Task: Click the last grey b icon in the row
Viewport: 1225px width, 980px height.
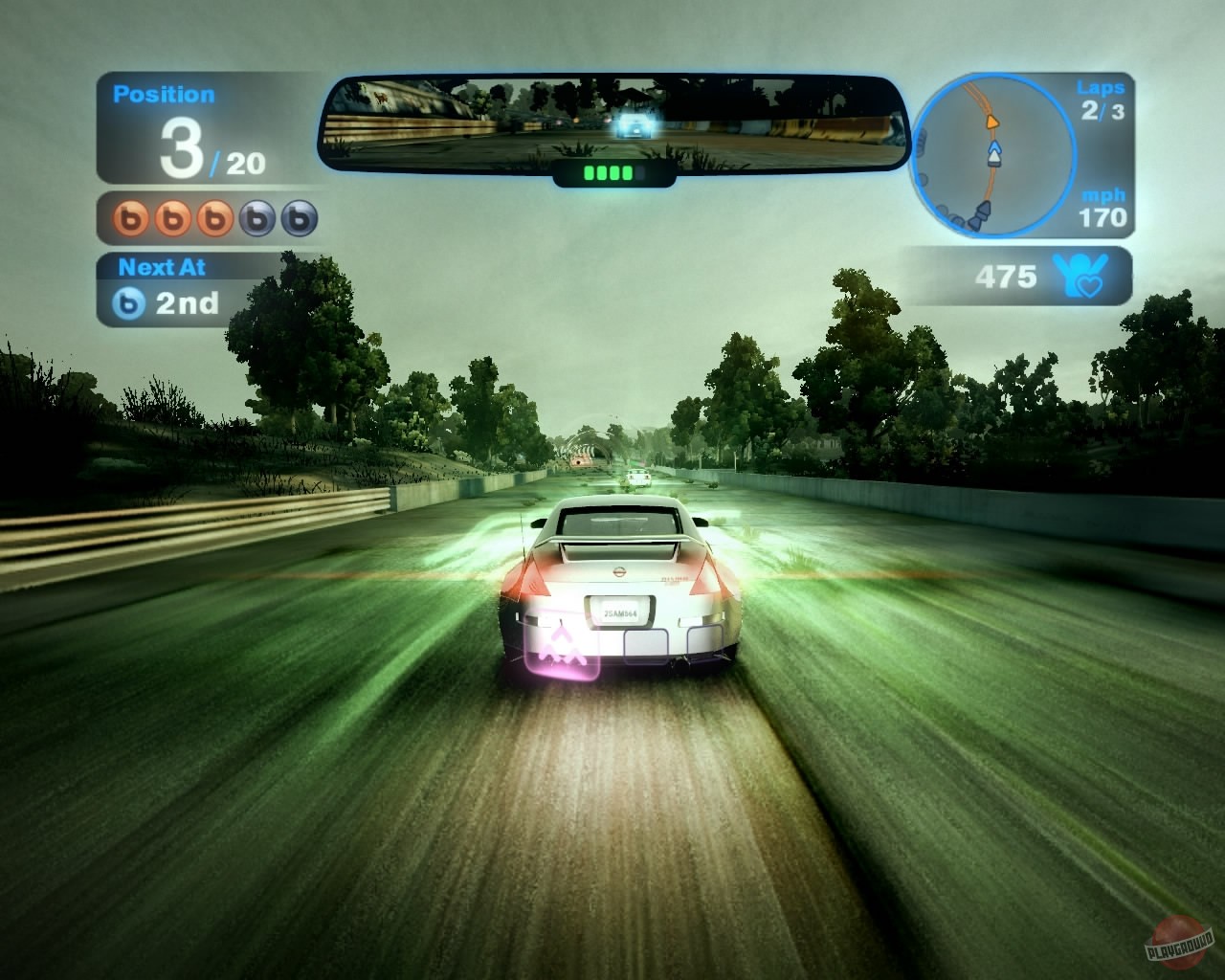Action: [x=299, y=216]
